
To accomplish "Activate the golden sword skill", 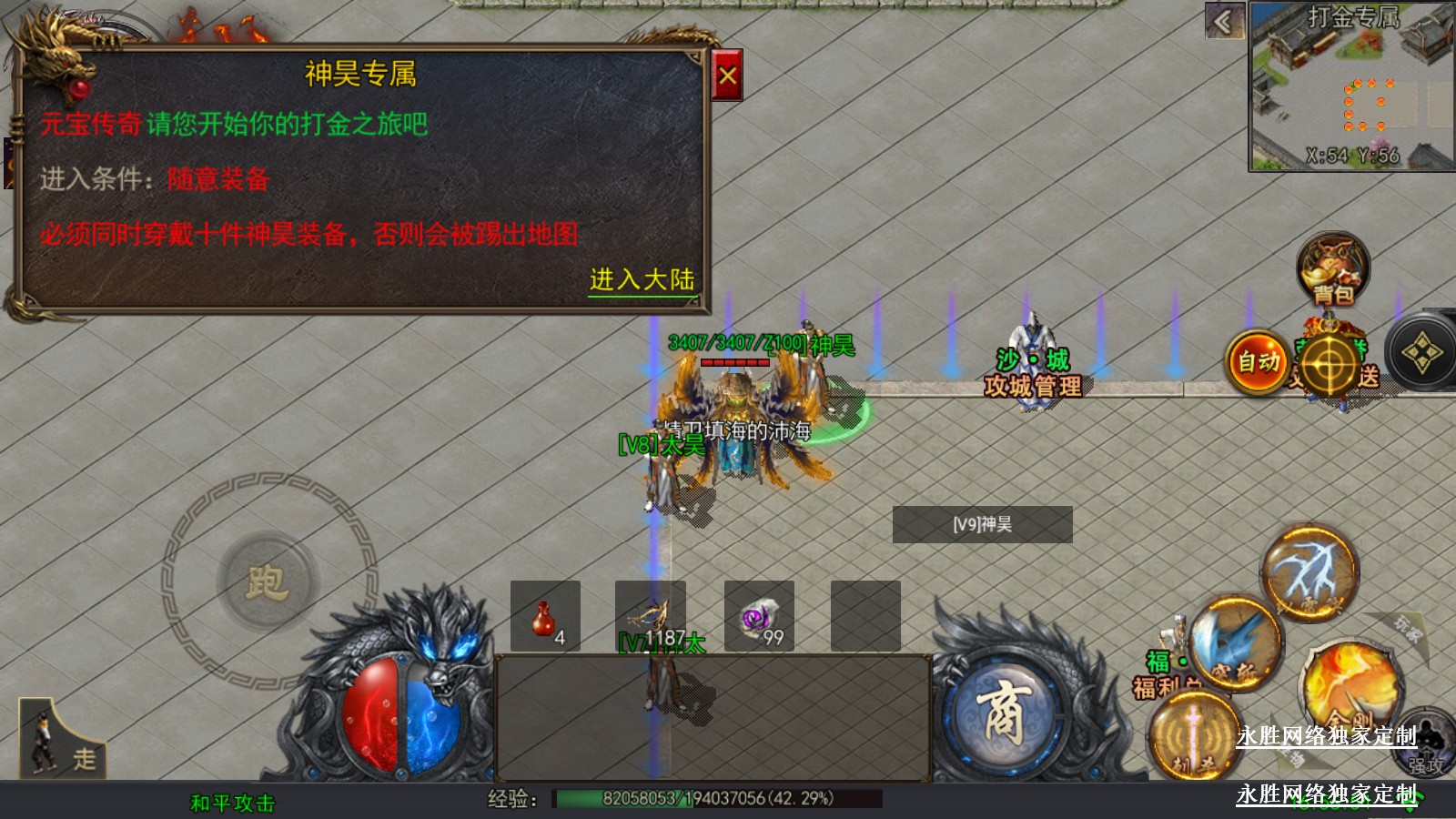I will click(x=1192, y=737).
